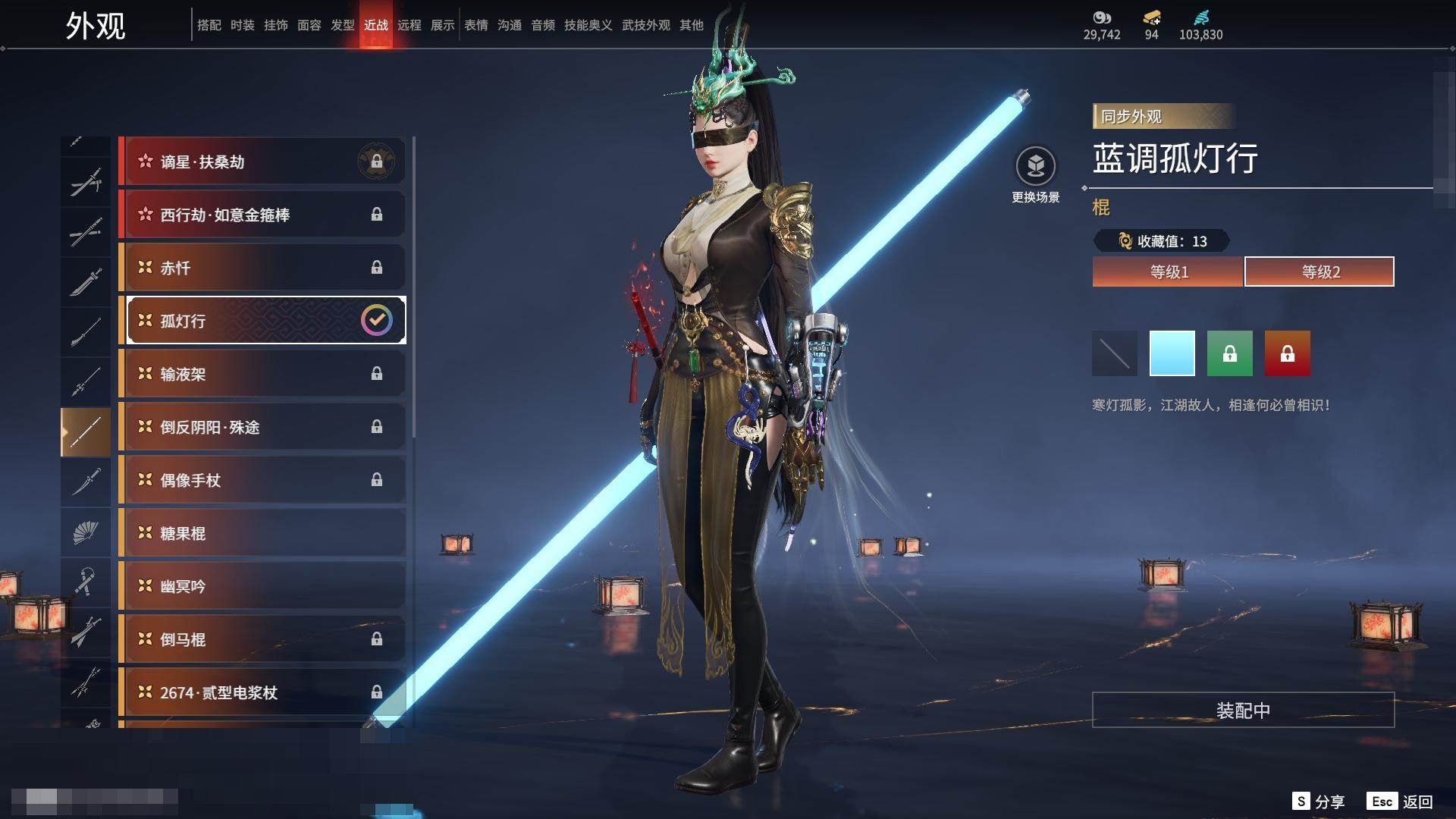Select 西行劫·如意金箍棒 from the list
Screen dimensions: 1456x819
(x=262, y=215)
